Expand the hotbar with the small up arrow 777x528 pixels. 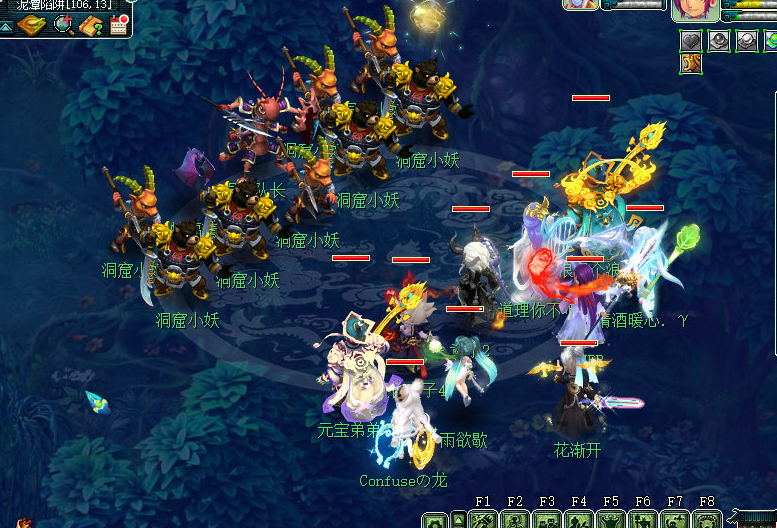click(x=458, y=518)
